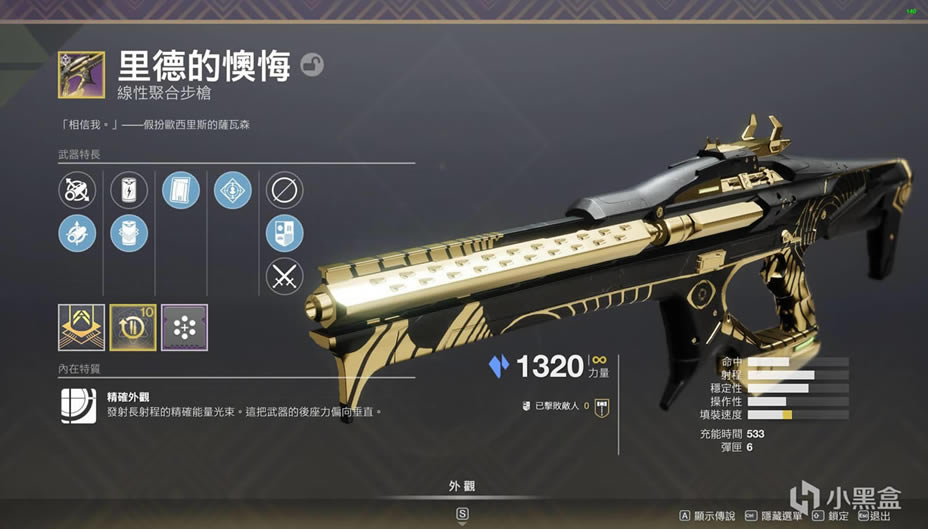Toggle the padlock icon beside weapon name
The width and height of the screenshot is (928, 529).
coord(313,65)
